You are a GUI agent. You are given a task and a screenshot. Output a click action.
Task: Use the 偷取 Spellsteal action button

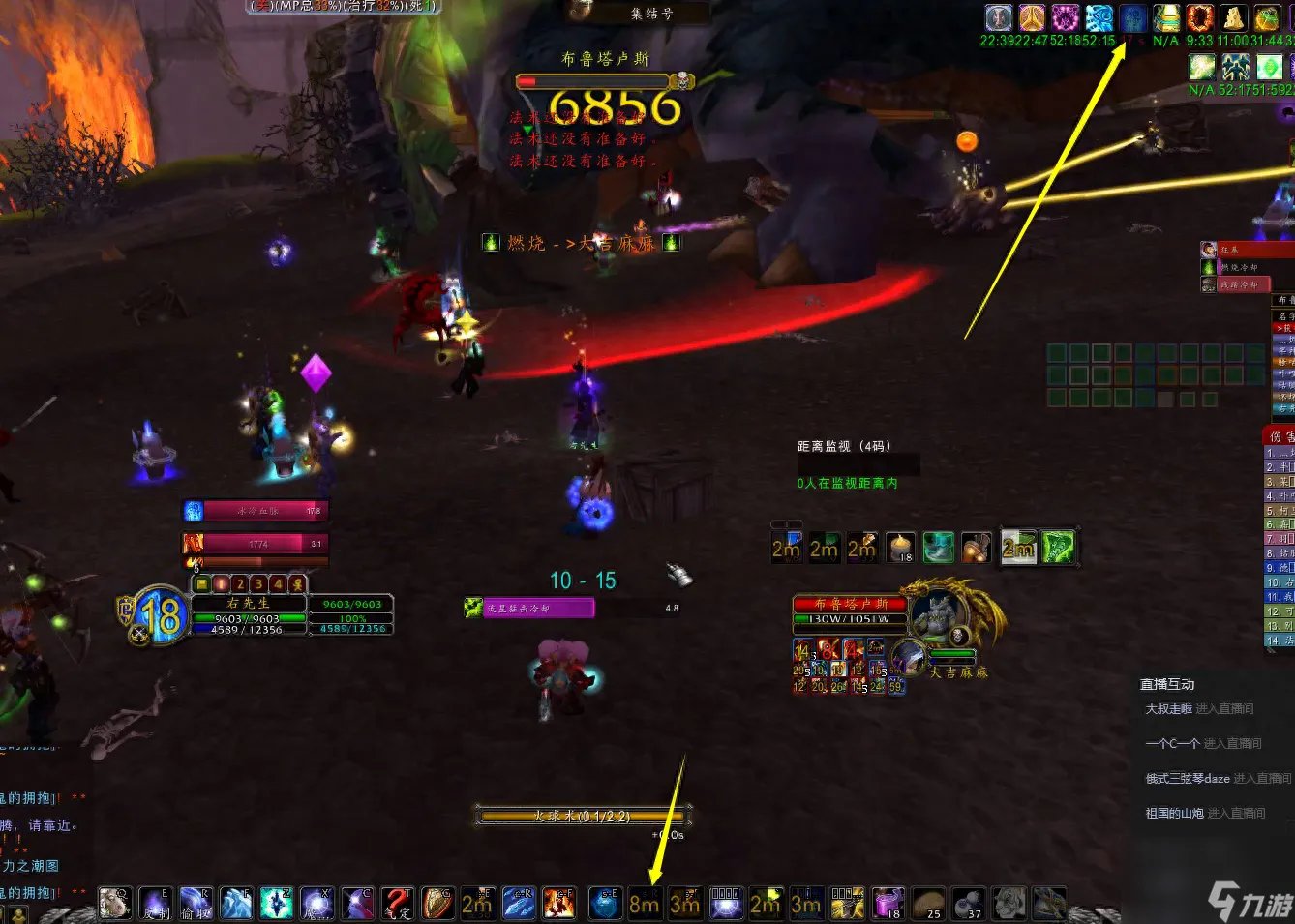tap(196, 903)
